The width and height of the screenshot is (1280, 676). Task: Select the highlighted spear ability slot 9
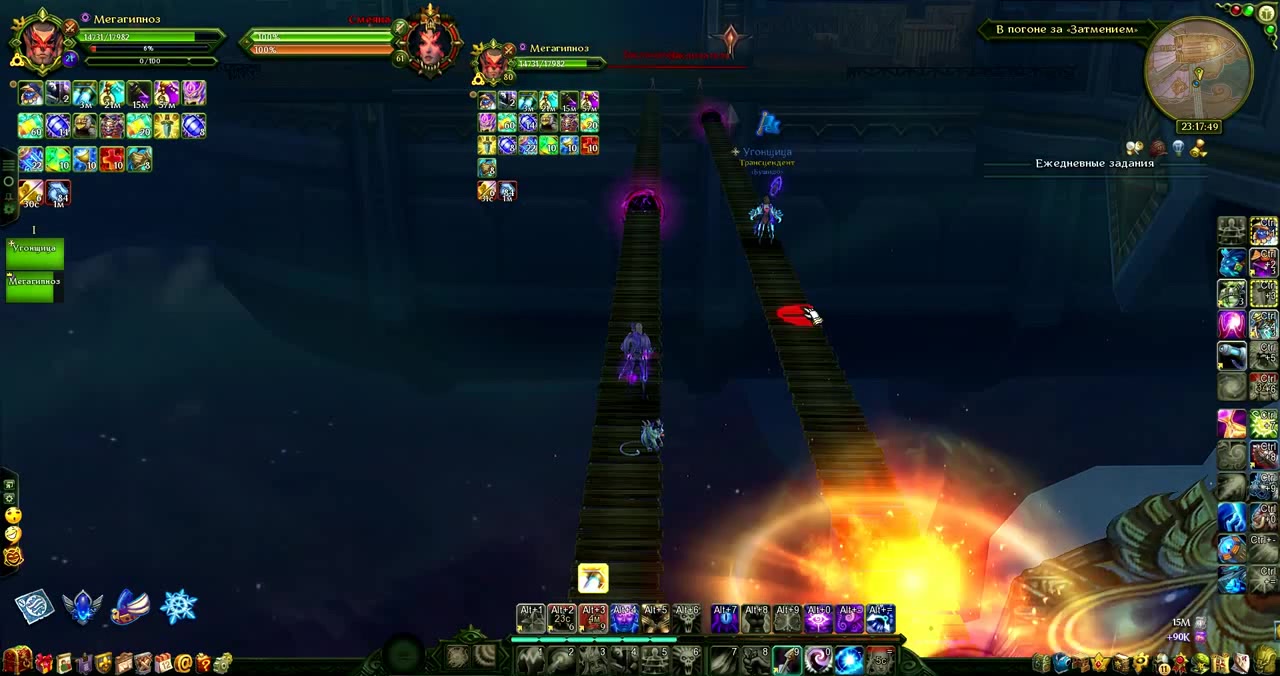coord(787,659)
